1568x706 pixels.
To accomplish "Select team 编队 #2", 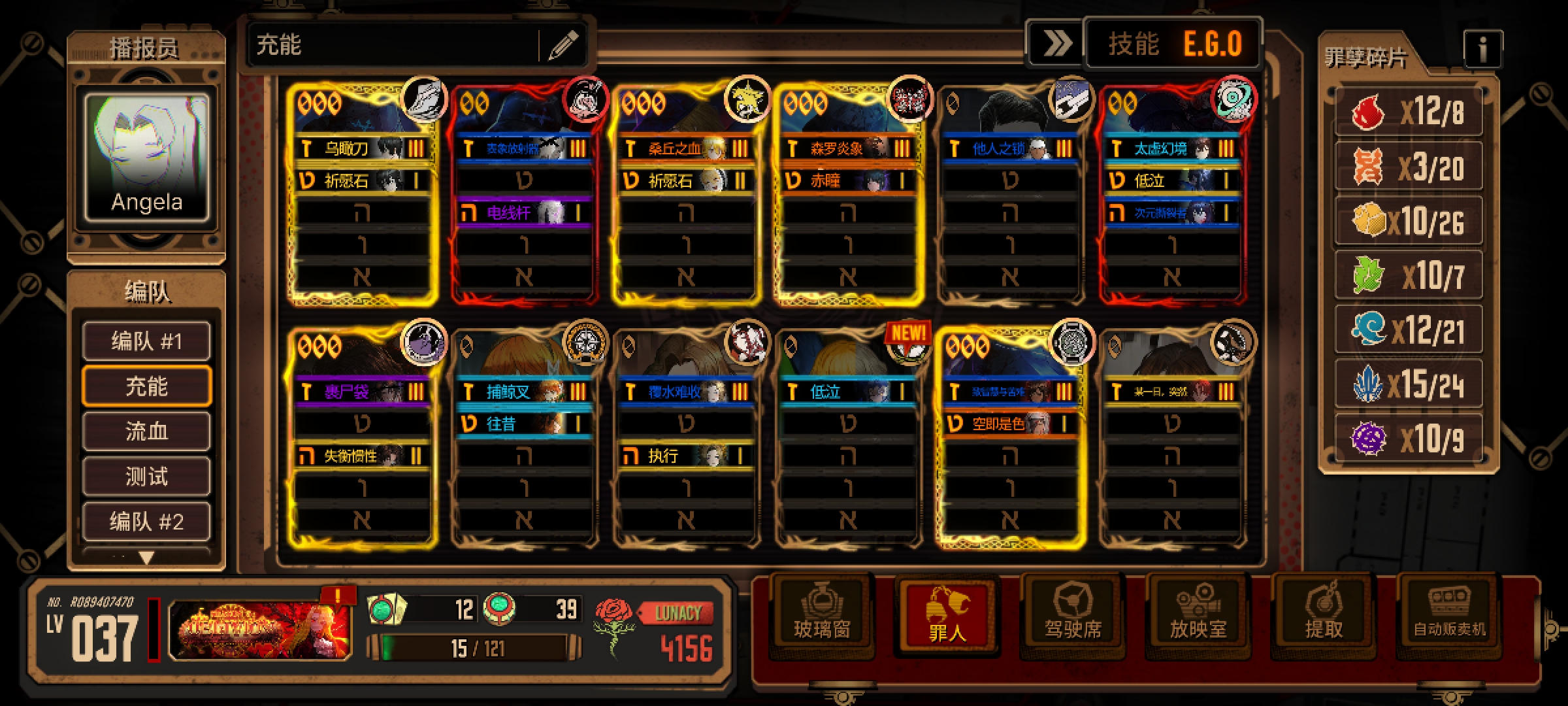I will coord(146,521).
